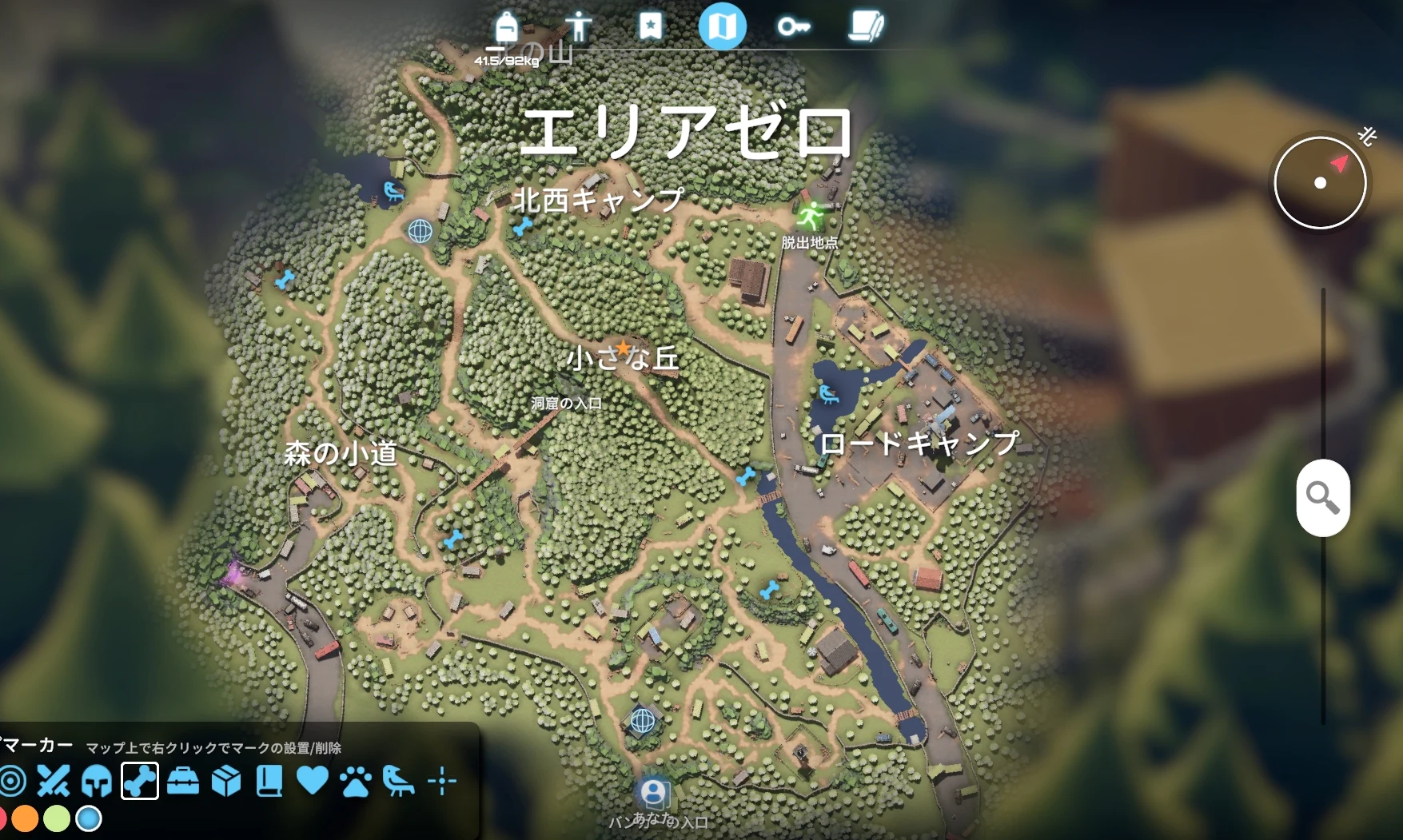Pick the toolbox marker type
The height and width of the screenshot is (840, 1403).
click(x=183, y=781)
